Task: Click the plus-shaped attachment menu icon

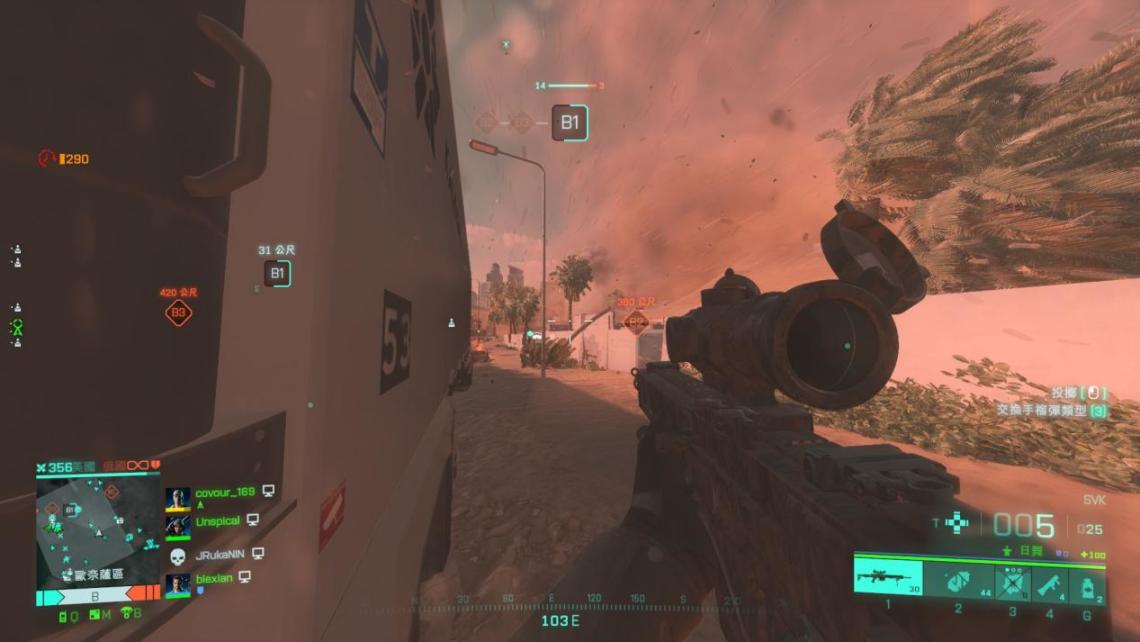Action: click(x=957, y=523)
